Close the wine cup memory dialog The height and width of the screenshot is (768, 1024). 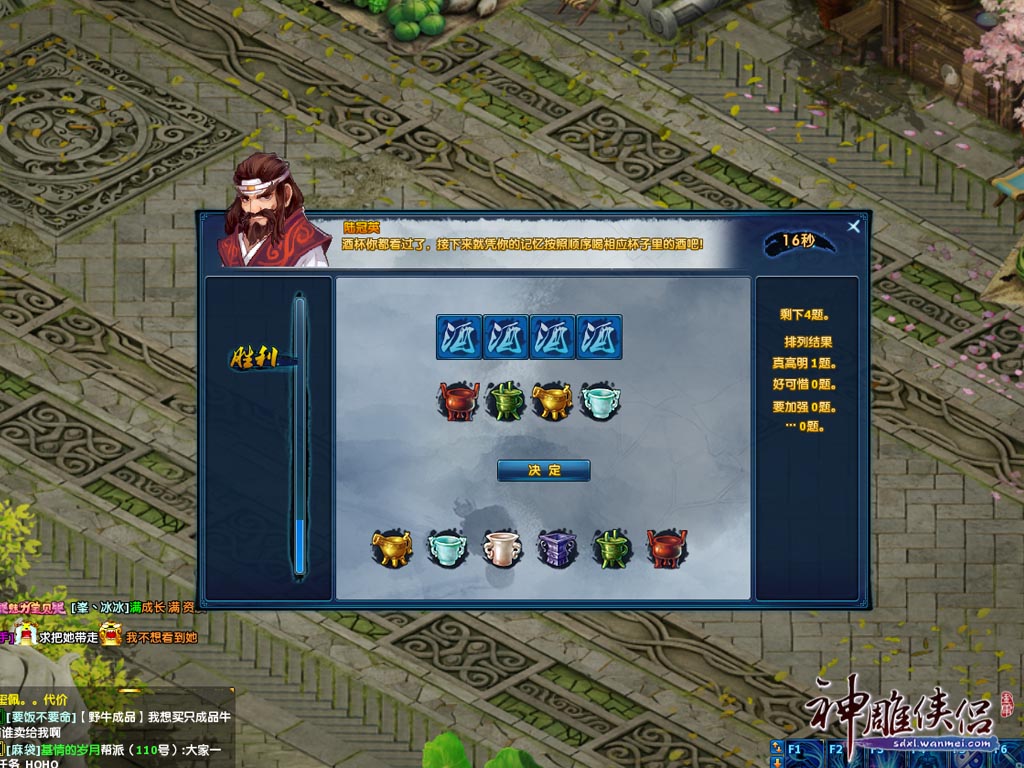[853, 227]
